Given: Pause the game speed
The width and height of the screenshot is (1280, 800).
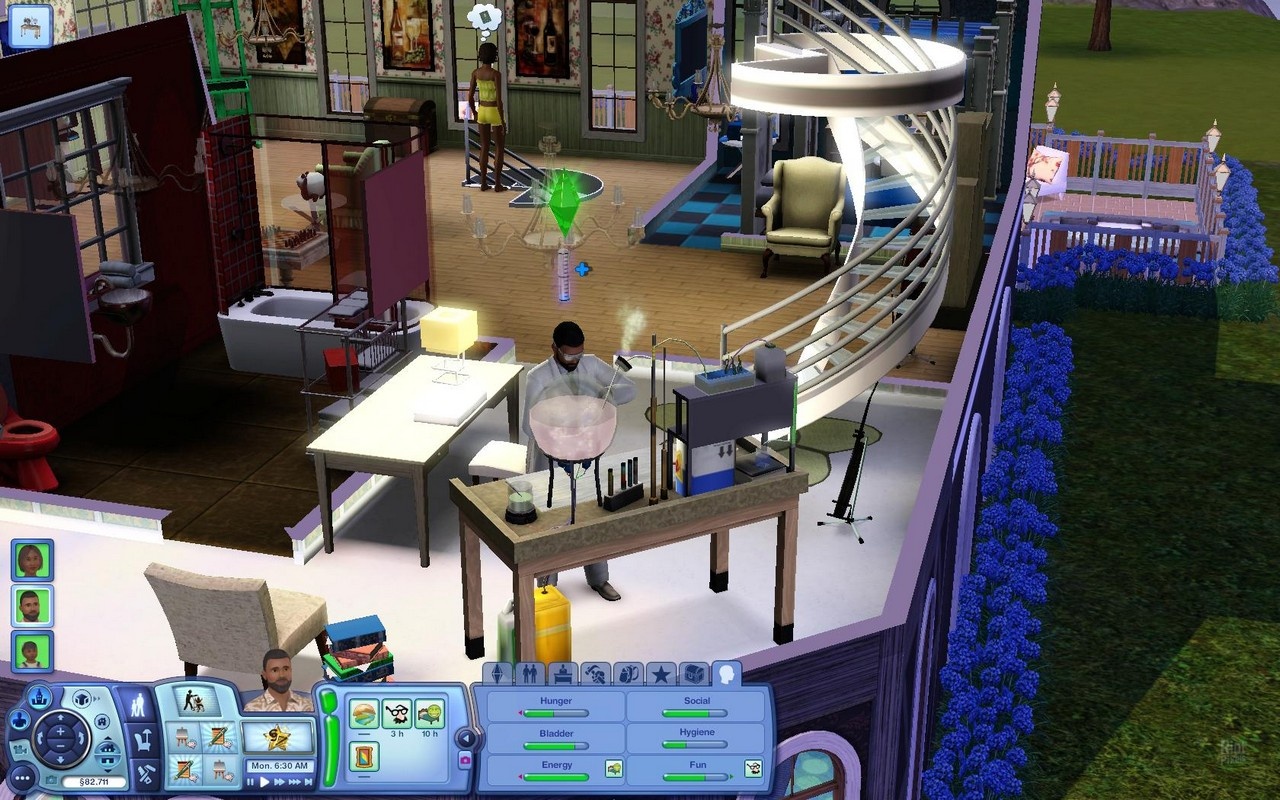Looking at the screenshot, I should (x=252, y=782).
